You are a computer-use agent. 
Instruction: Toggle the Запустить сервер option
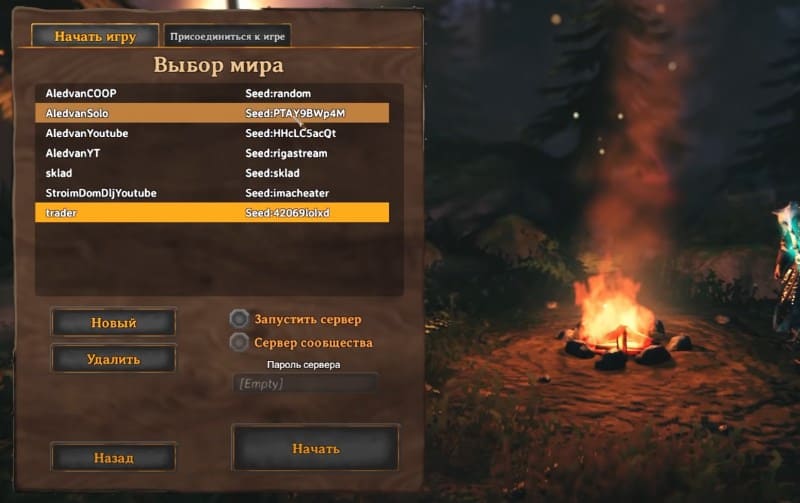(x=240, y=319)
